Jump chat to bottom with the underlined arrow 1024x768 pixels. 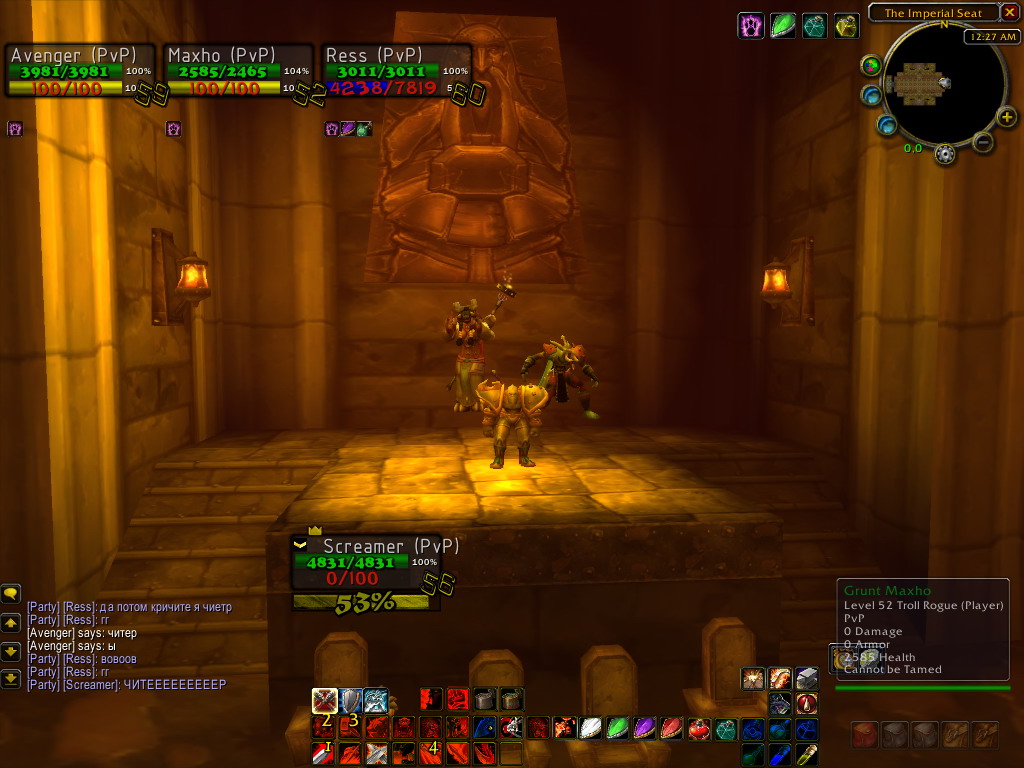point(11,679)
